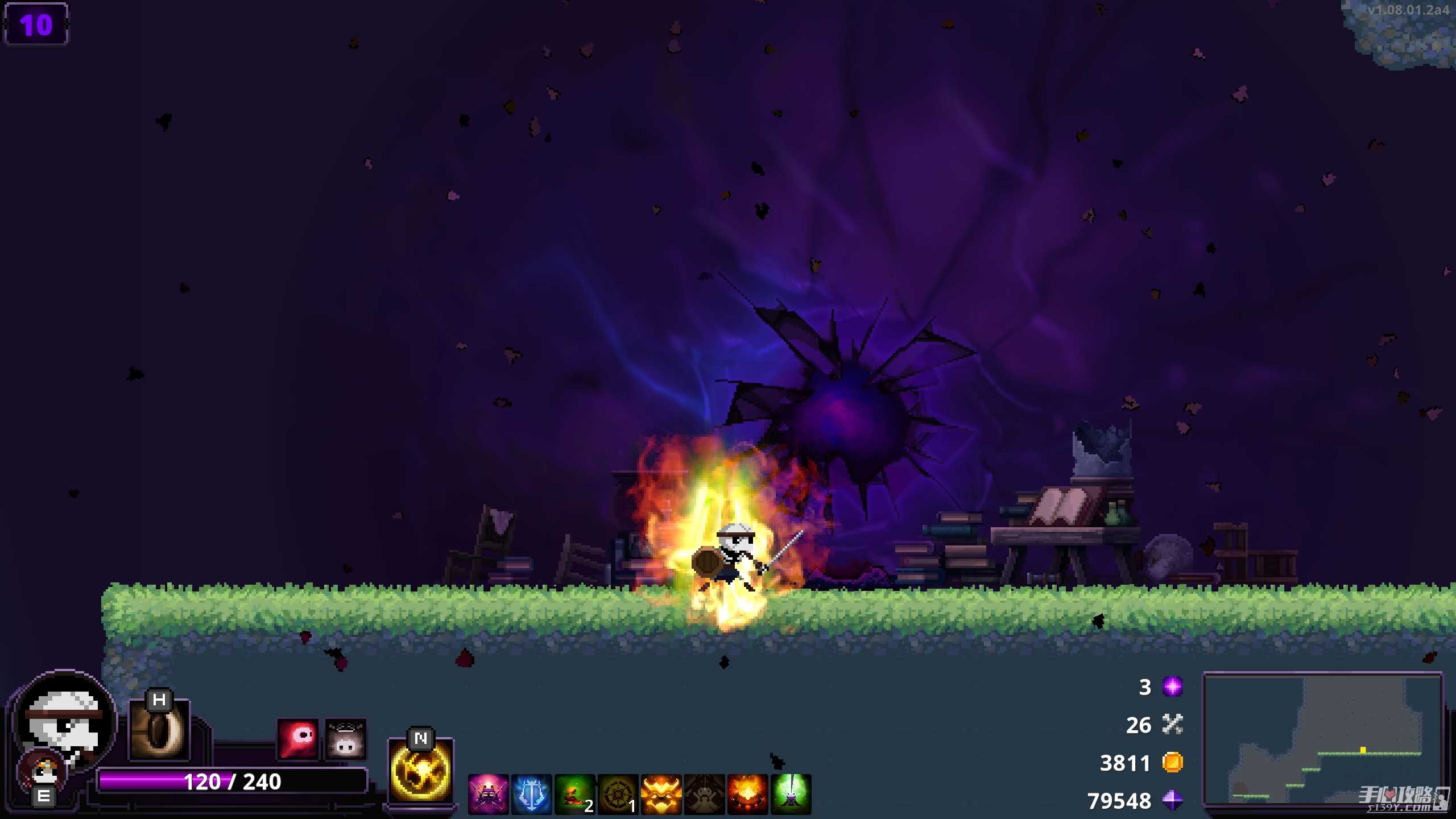1456x819 pixels.
Task: Click the haloed pig status icon
Action: tap(345, 739)
